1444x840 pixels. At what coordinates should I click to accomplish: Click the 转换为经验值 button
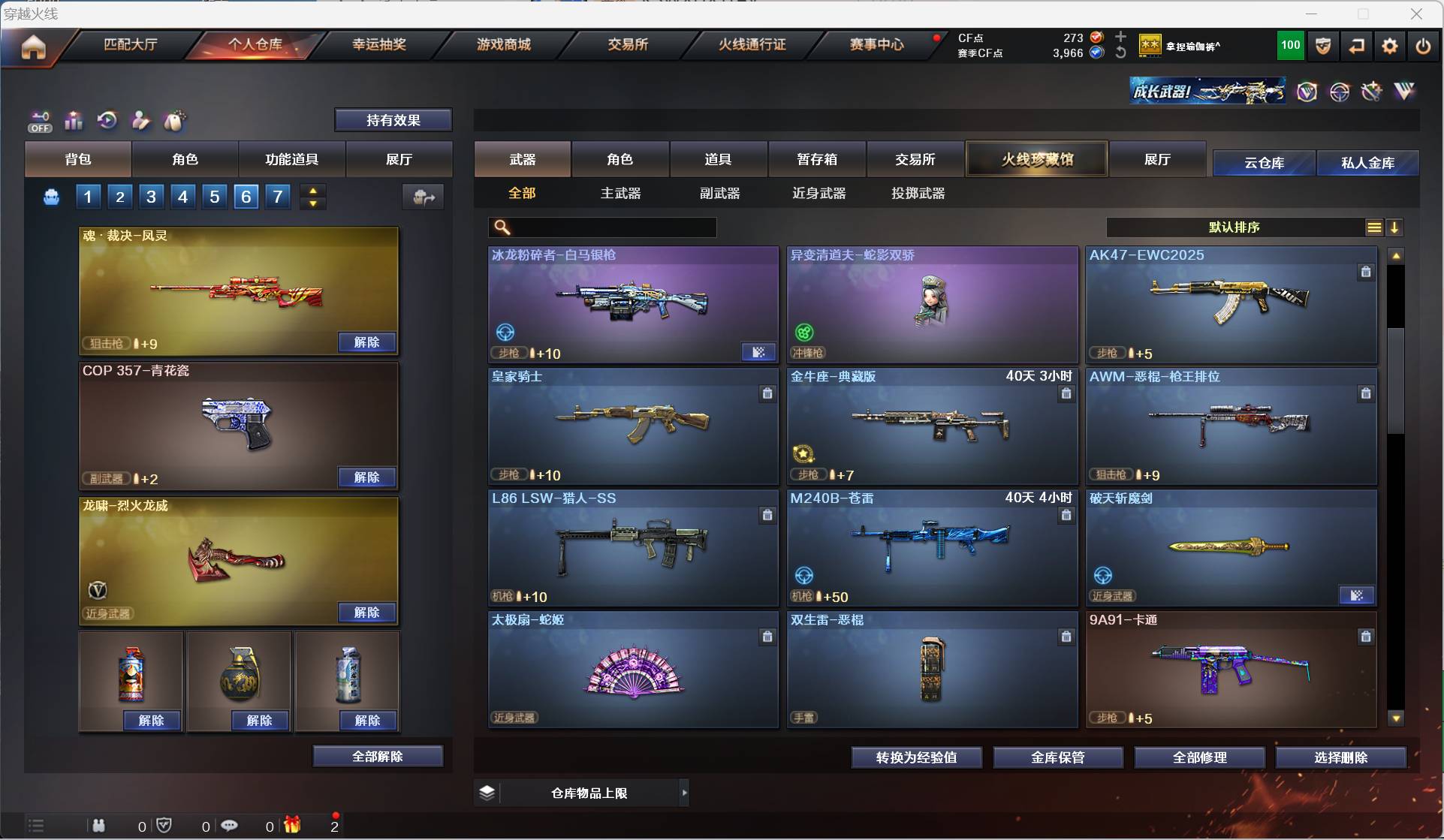(915, 757)
